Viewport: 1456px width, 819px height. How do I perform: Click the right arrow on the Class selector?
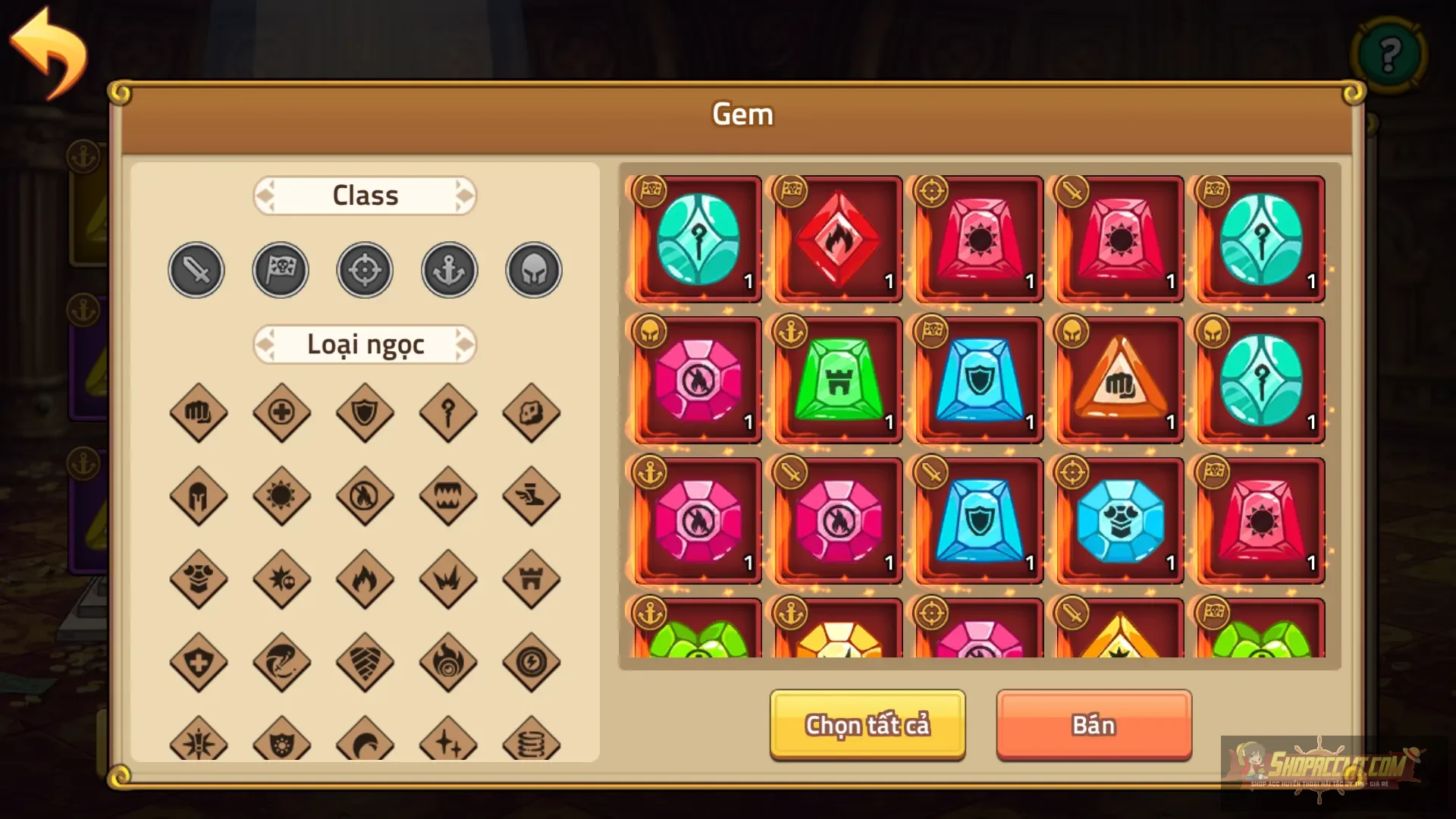466,196
